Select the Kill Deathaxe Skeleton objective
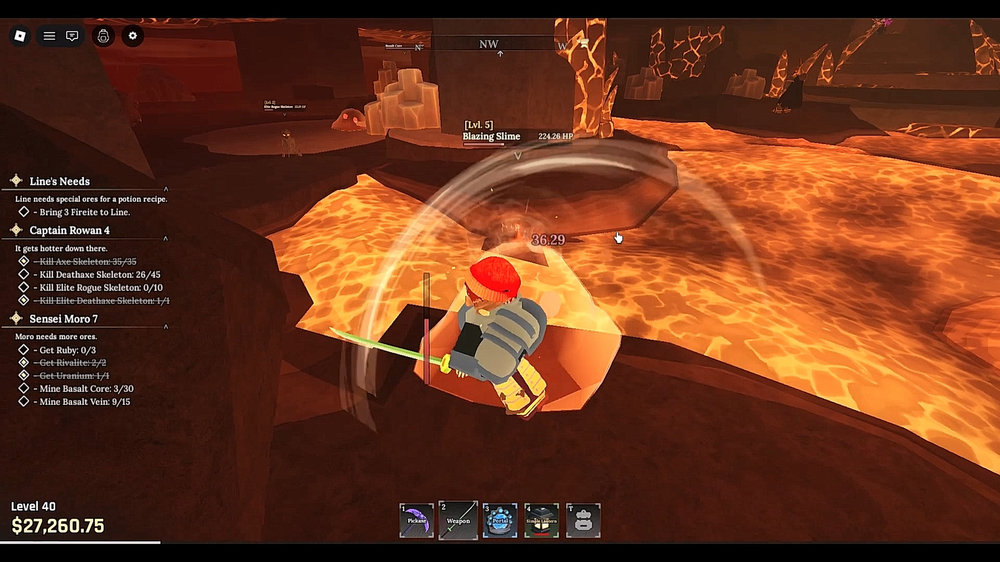This screenshot has width=1000, height=562. (98, 274)
